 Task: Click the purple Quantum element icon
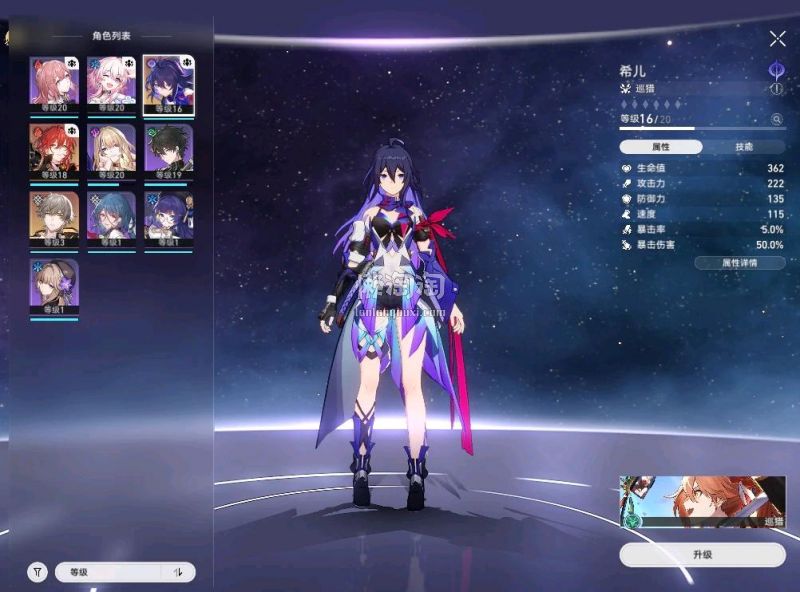tap(776, 70)
